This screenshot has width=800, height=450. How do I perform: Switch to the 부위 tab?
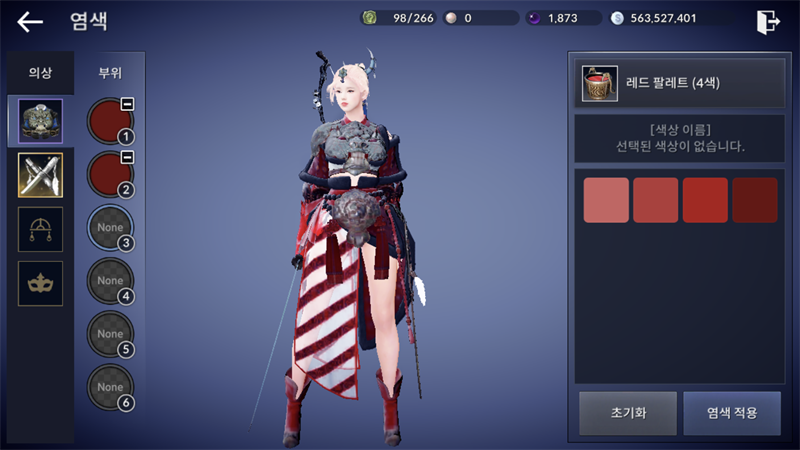[x=110, y=73]
